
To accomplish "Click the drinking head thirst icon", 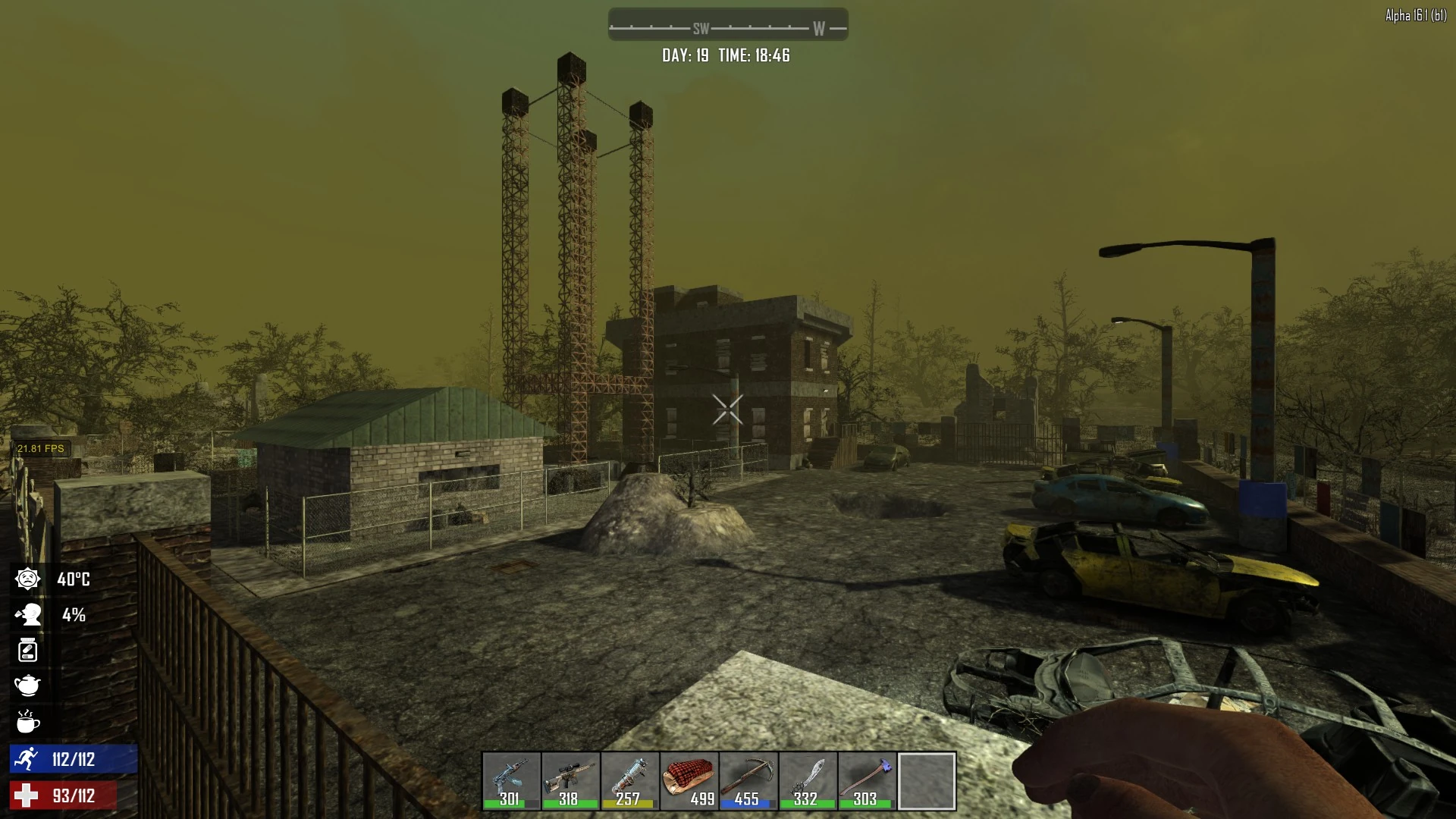I will (x=28, y=614).
